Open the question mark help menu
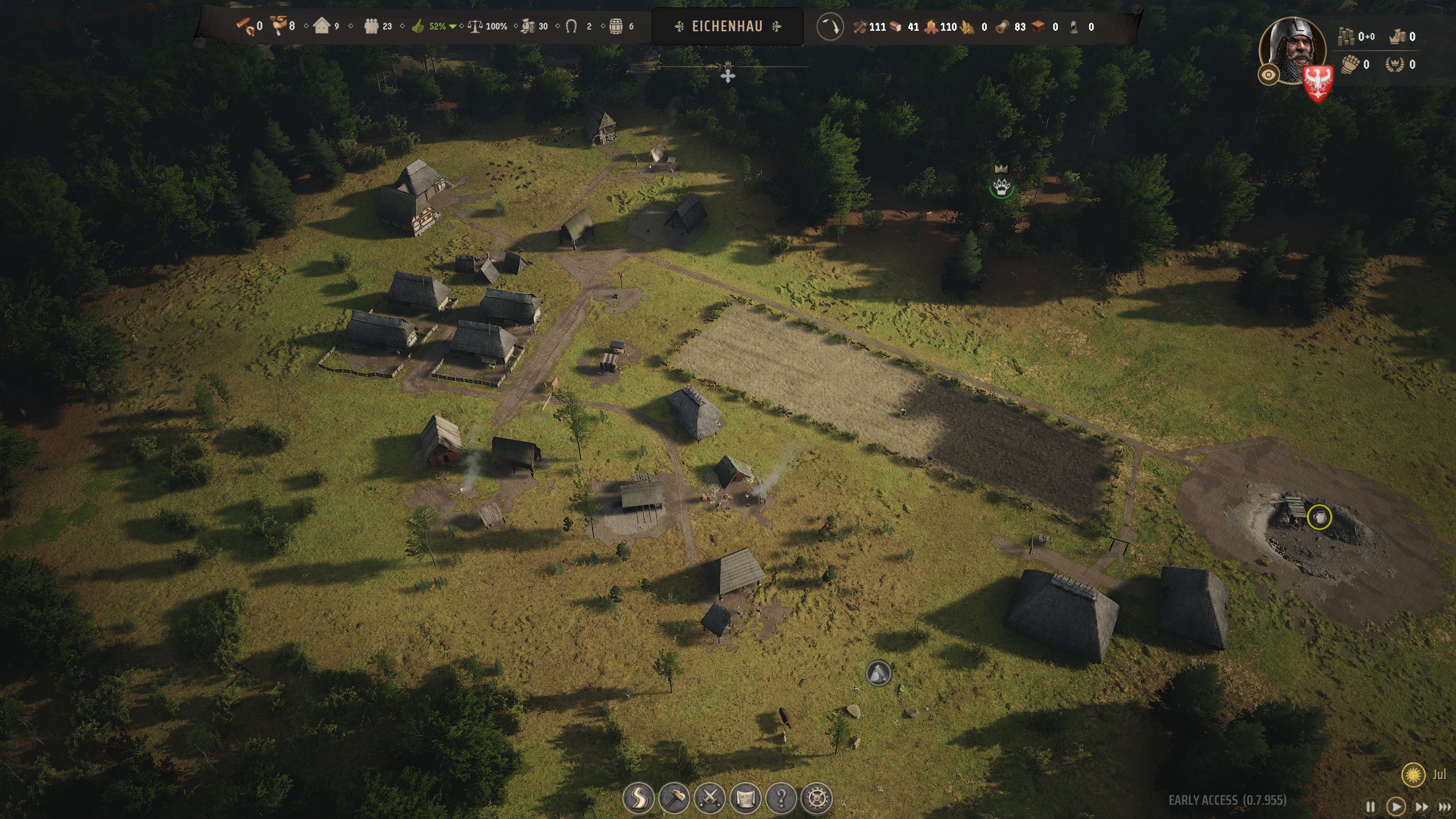 pos(781,798)
